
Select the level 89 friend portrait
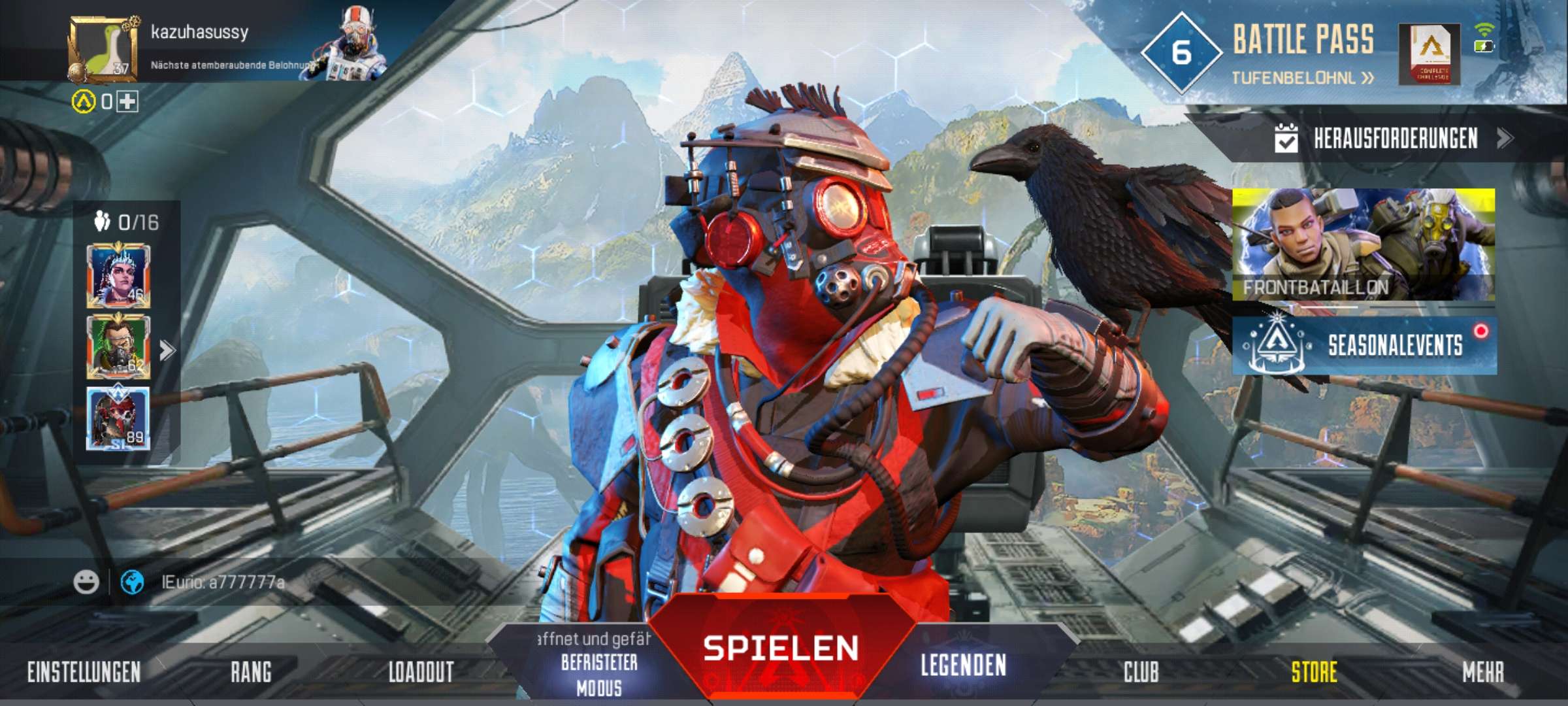118,418
